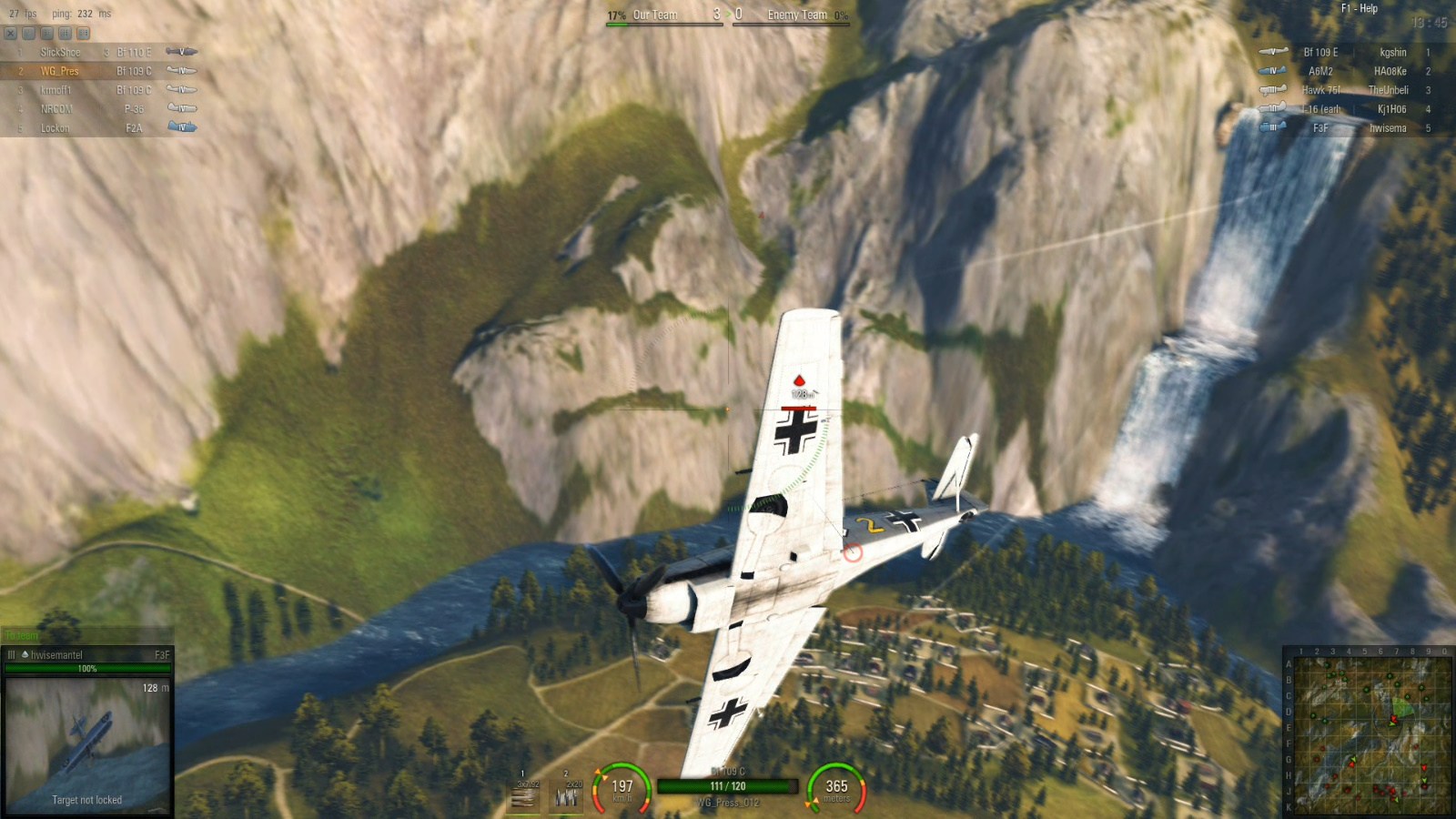The width and height of the screenshot is (1456, 819).
Task: Select the 2x20 cannon weapon slot
Action: point(567,794)
